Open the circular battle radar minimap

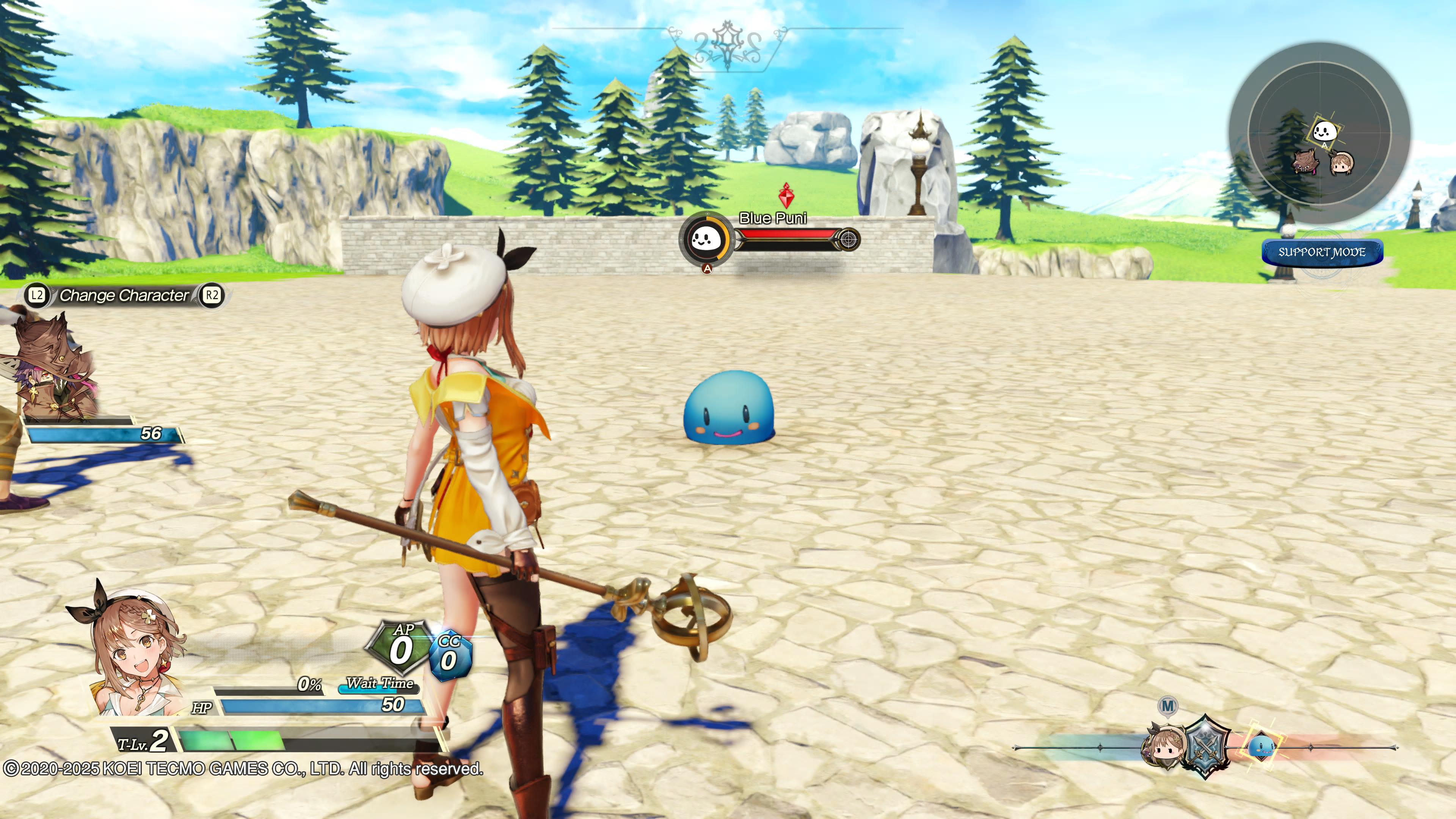click(x=1319, y=133)
